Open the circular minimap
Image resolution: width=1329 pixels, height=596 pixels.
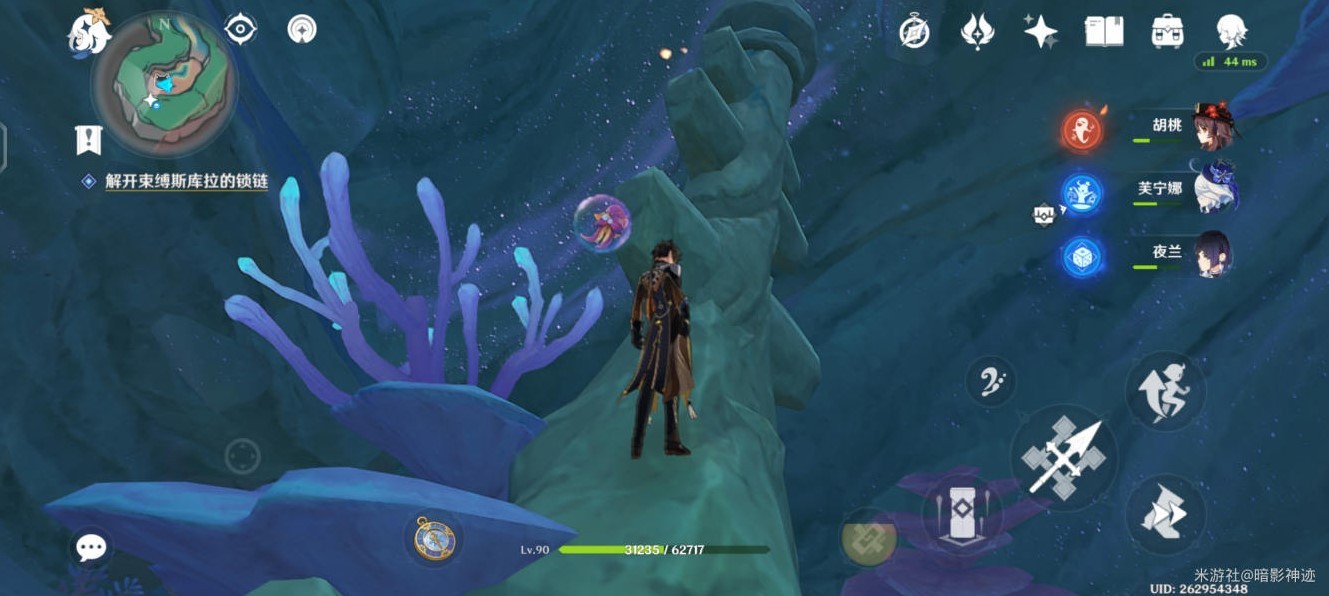point(164,84)
